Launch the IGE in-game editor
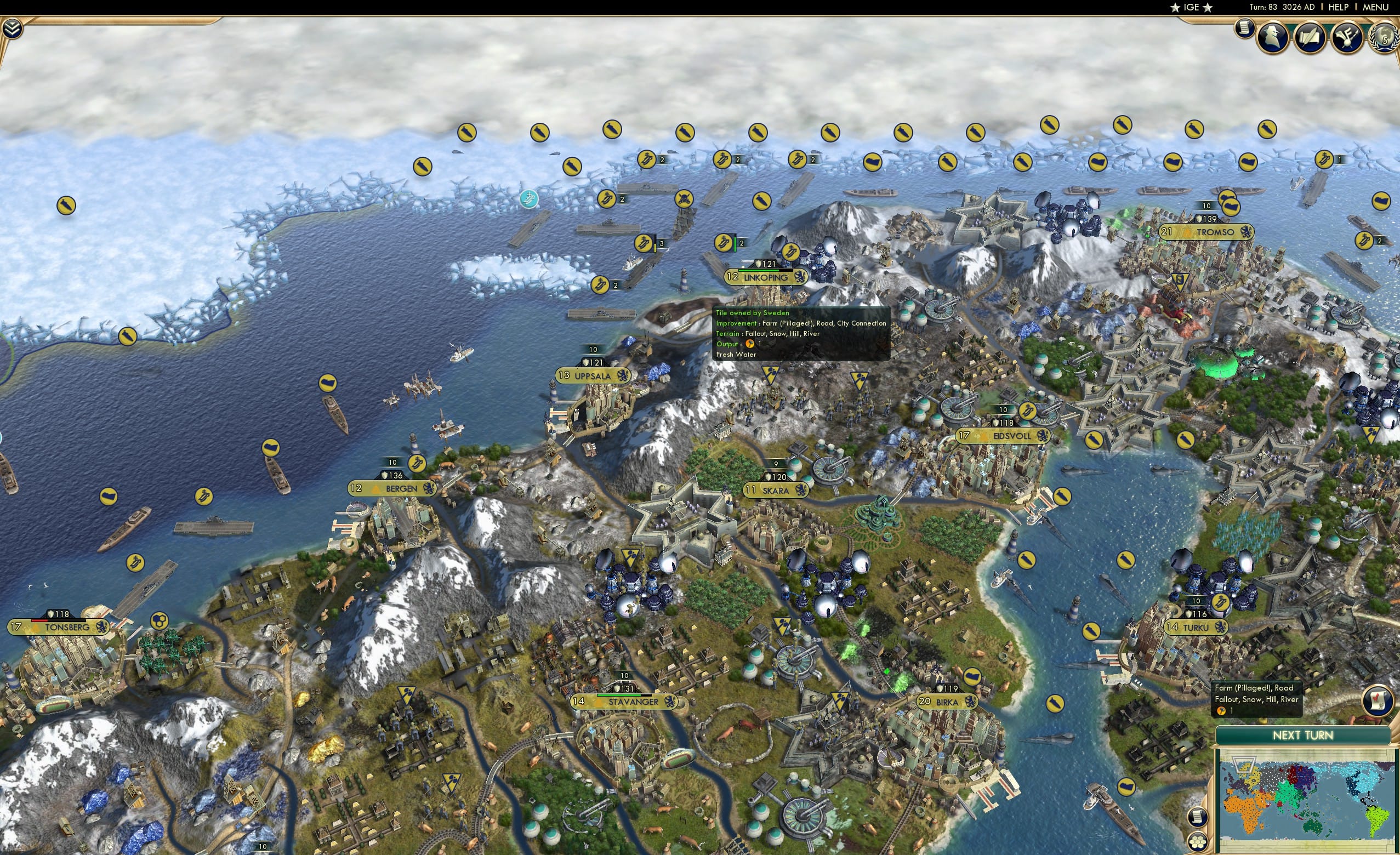The height and width of the screenshot is (855, 1400). (1191, 7)
